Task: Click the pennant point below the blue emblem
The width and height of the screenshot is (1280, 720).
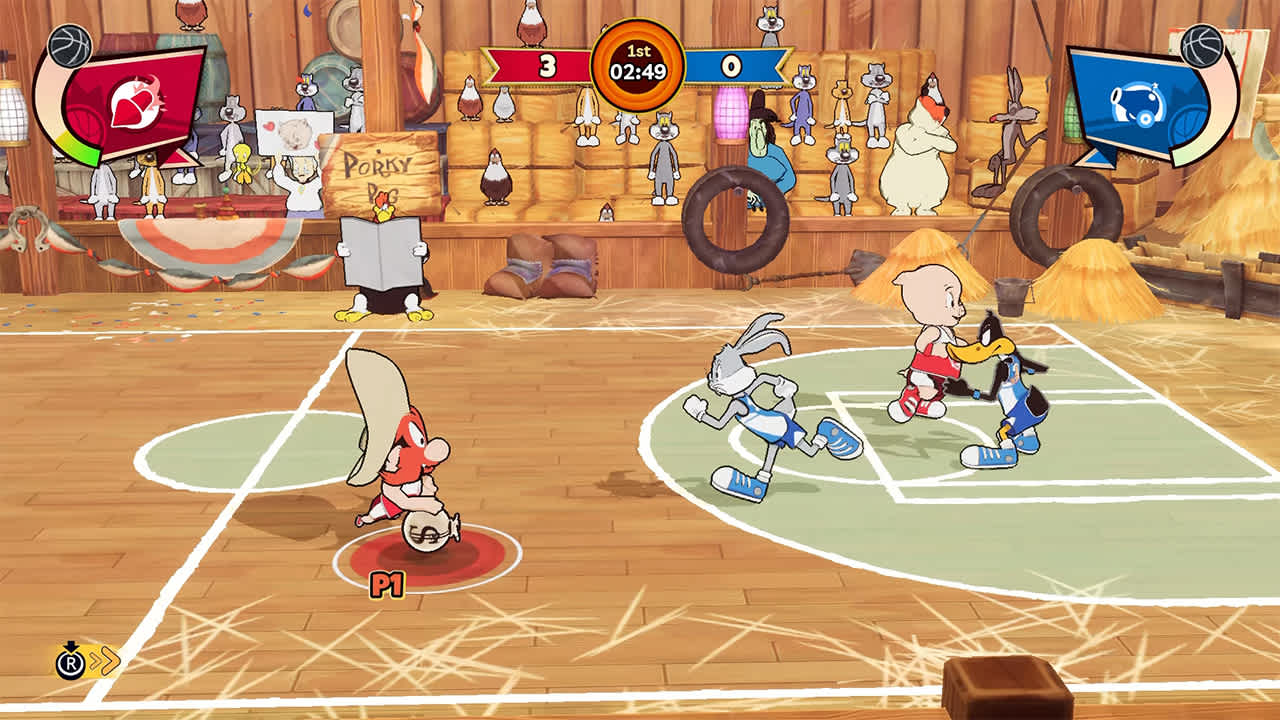Action: tap(1094, 160)
